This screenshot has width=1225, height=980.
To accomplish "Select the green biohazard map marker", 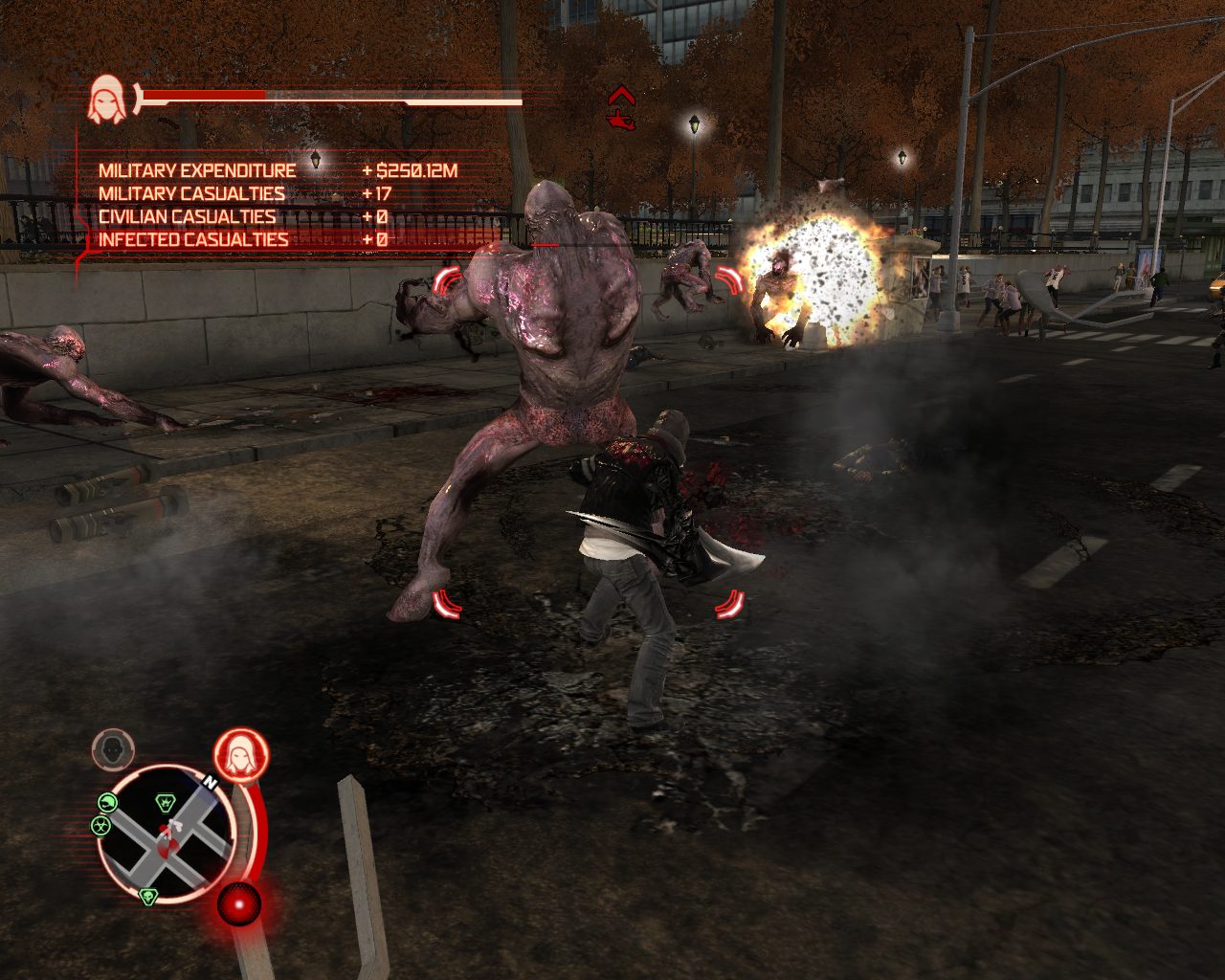I will (101, 825).
